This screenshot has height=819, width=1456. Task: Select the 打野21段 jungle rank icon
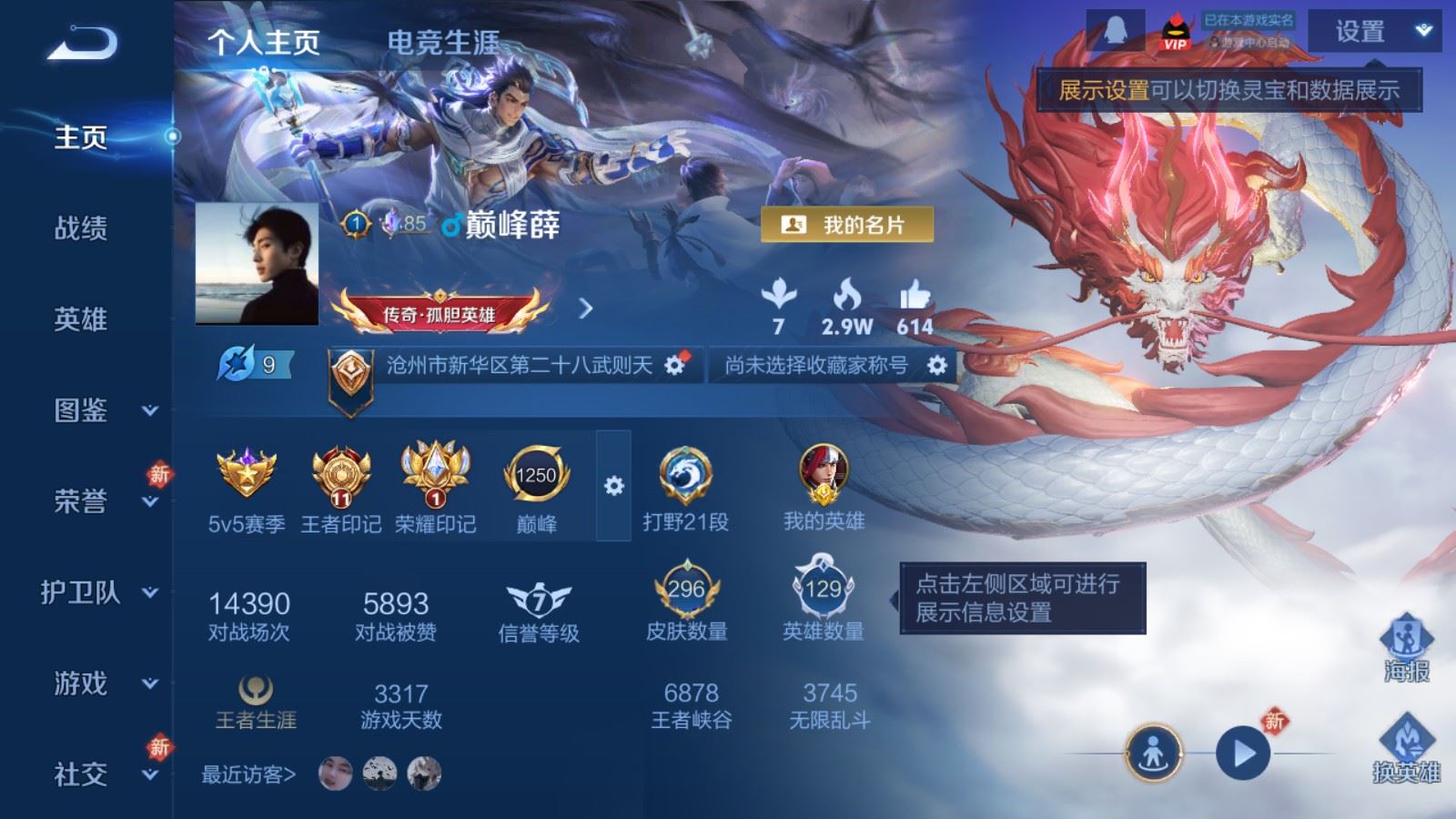point(686,473)
